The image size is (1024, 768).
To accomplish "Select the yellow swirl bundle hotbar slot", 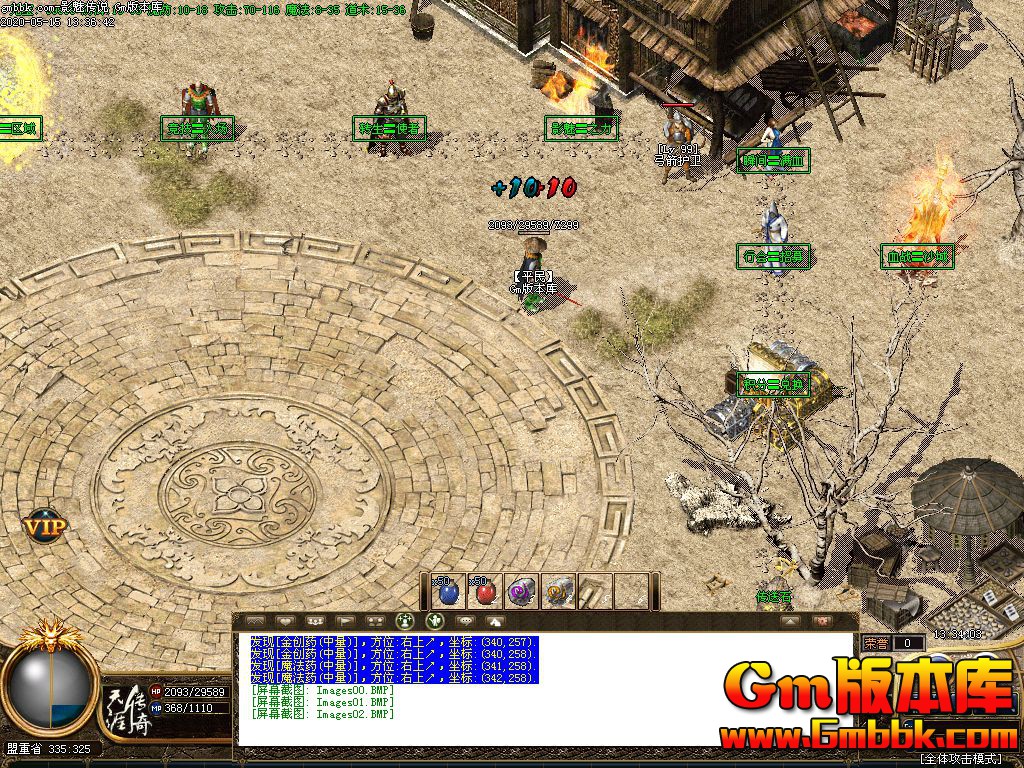I will pos(558,592).
